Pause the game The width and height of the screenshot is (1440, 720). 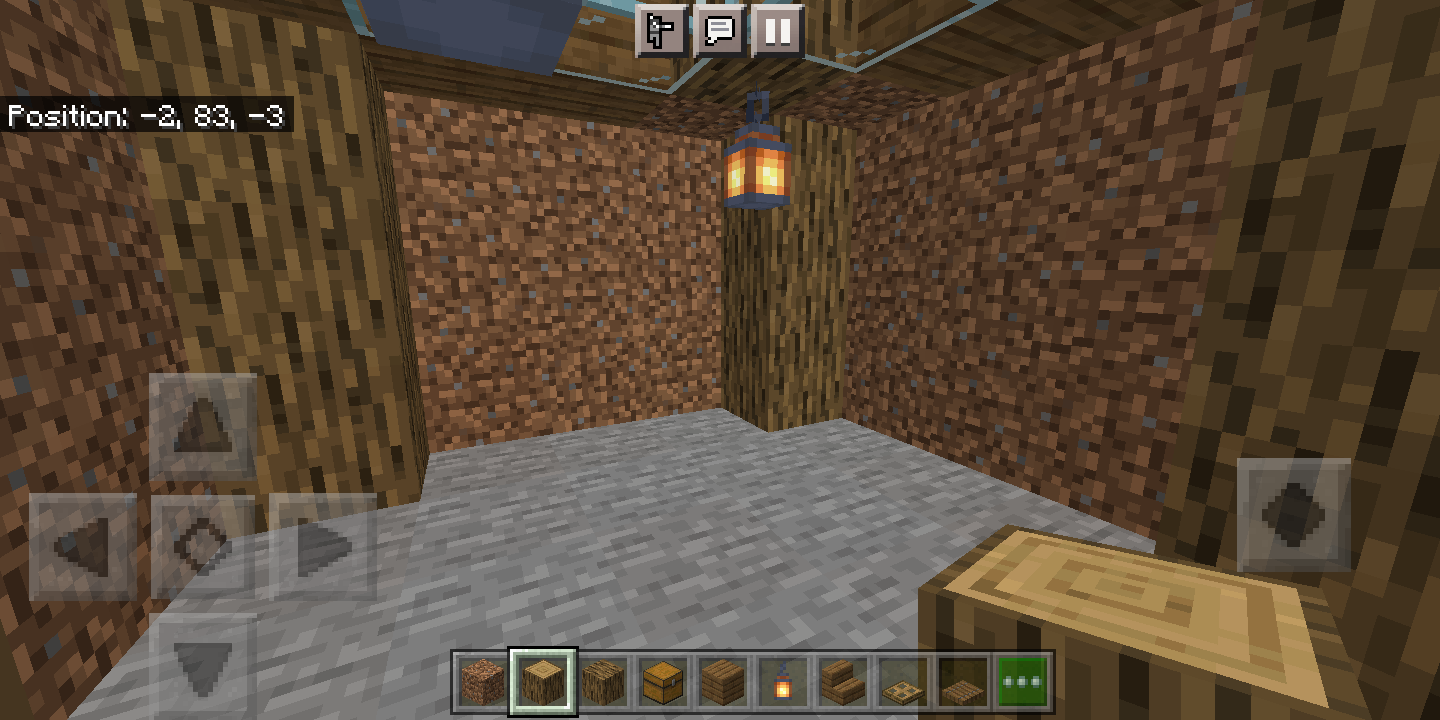click(777, 31)
